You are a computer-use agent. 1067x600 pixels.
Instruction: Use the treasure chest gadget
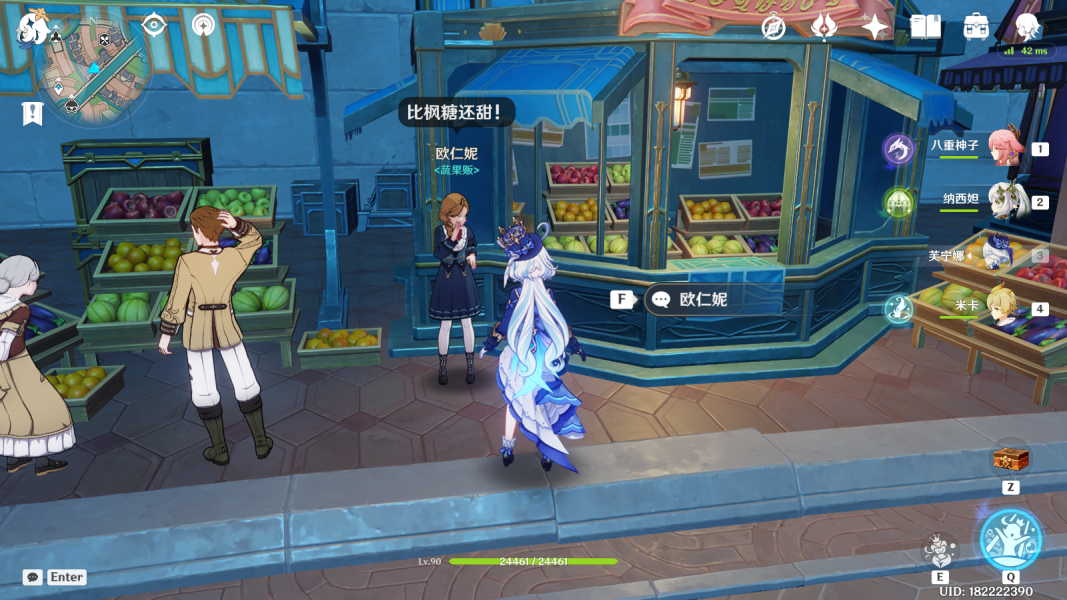coord(1010,460)
